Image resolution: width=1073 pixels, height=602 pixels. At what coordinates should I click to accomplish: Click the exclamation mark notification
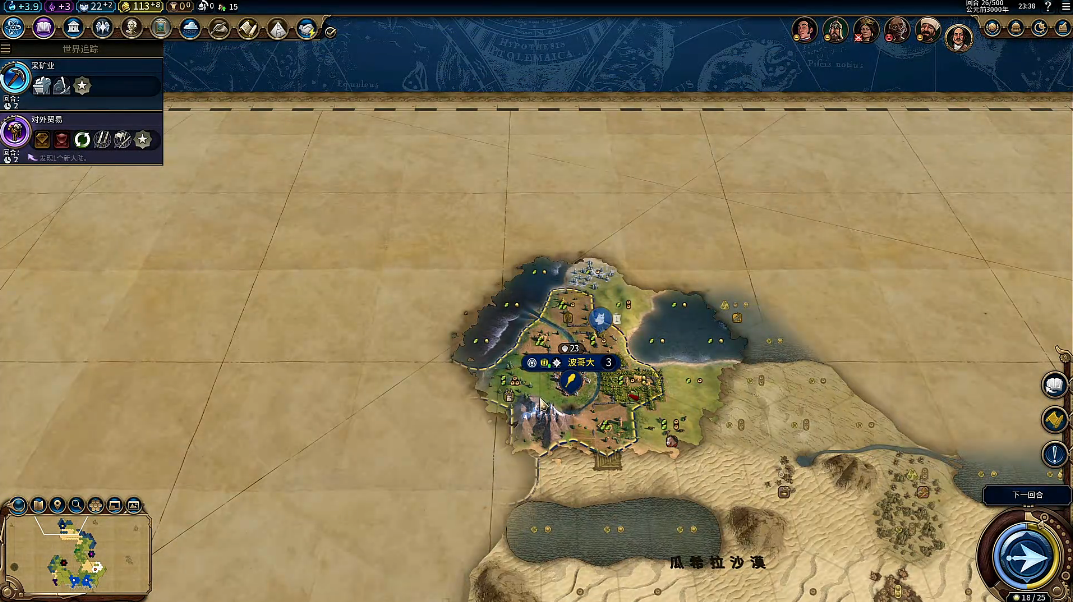[1055, 454]
